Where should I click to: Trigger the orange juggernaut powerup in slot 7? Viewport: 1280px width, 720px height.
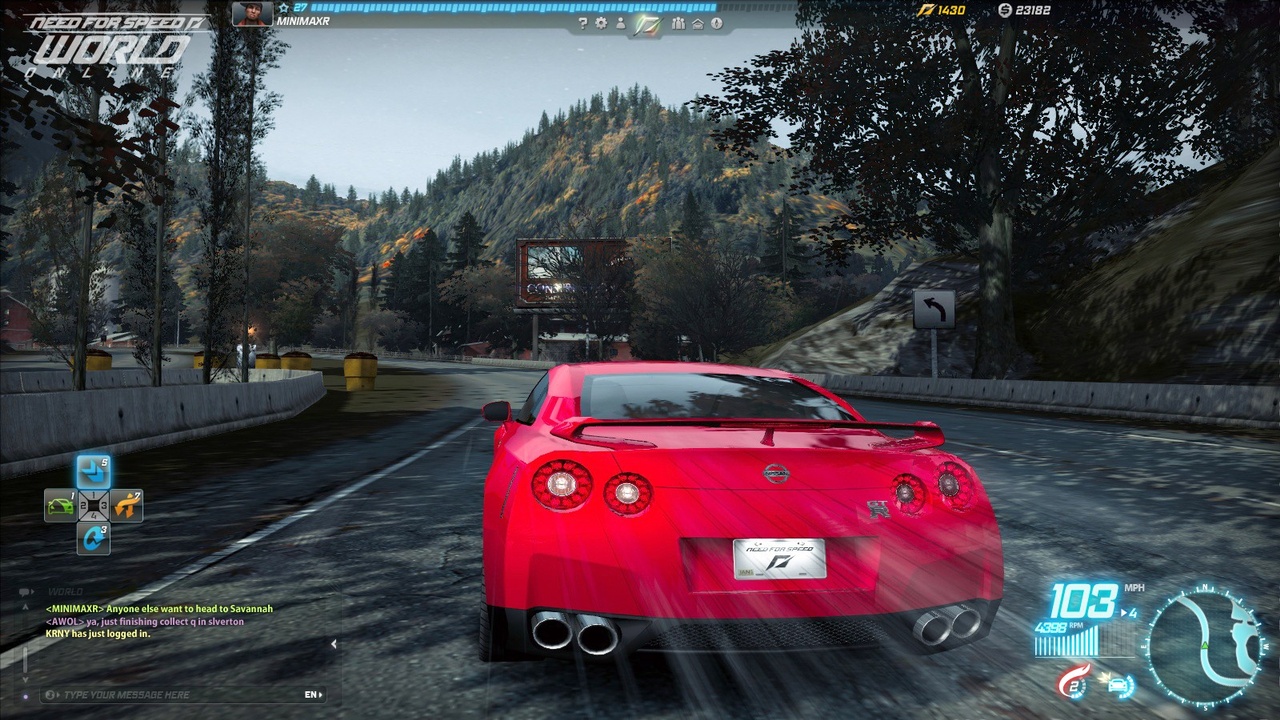[x=125, y=504]
